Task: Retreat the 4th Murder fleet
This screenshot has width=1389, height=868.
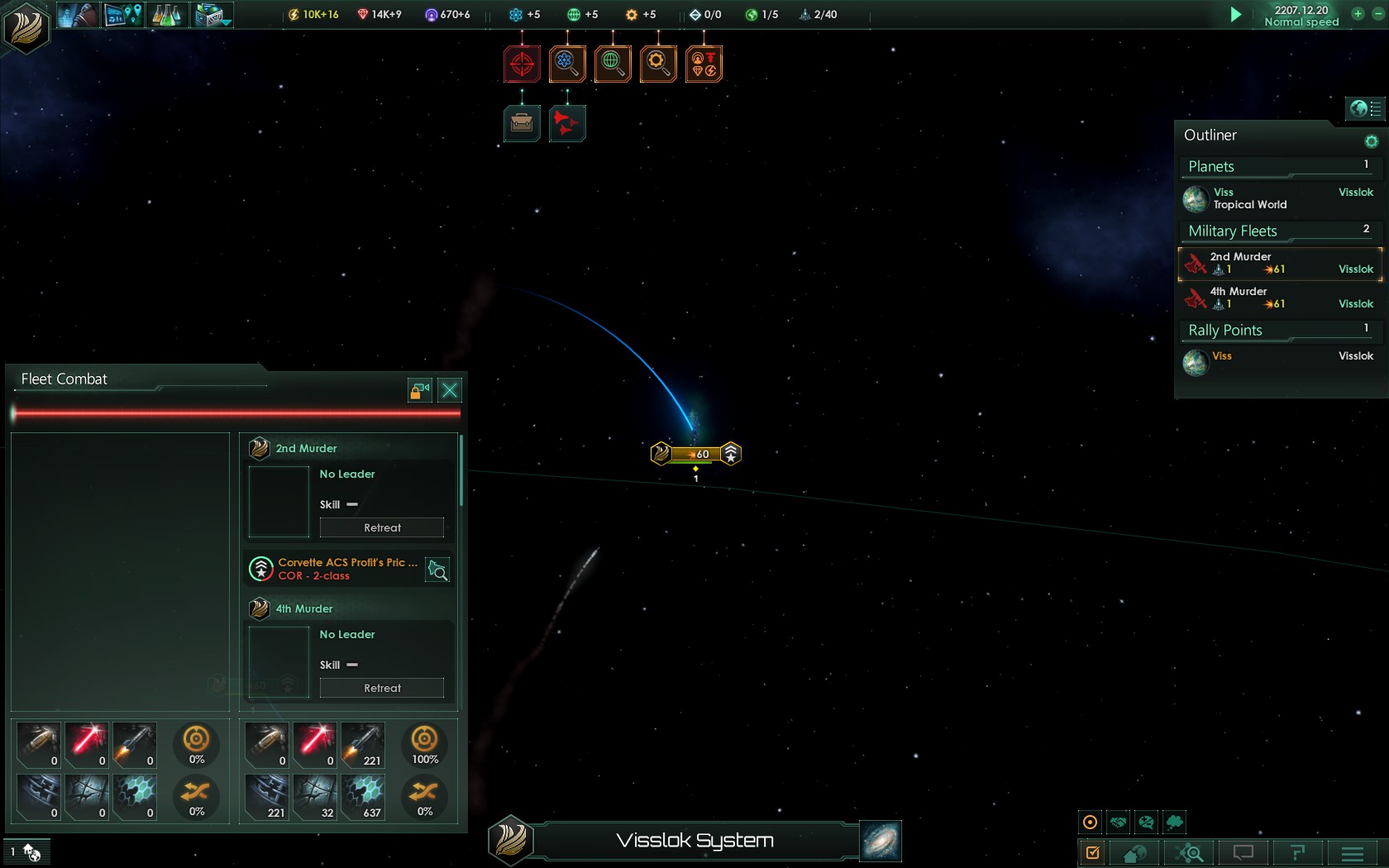Action: tap(382, 688)
